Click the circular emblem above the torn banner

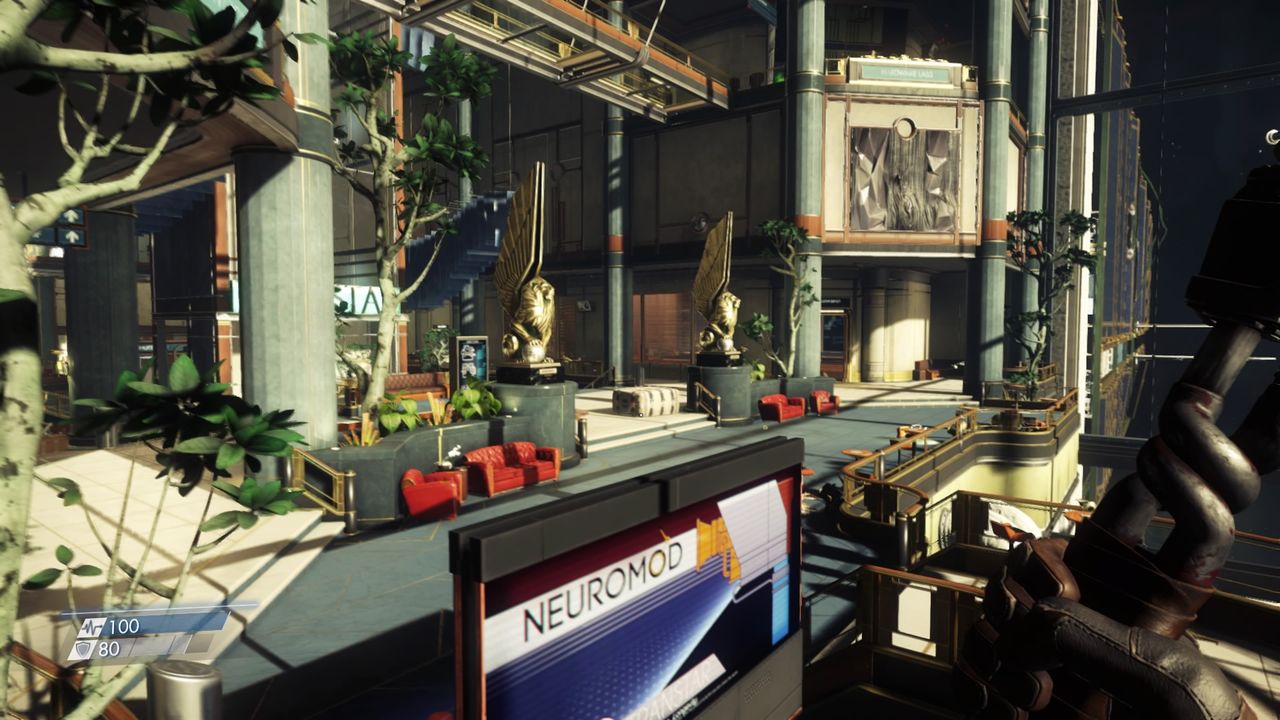(906, 129)
